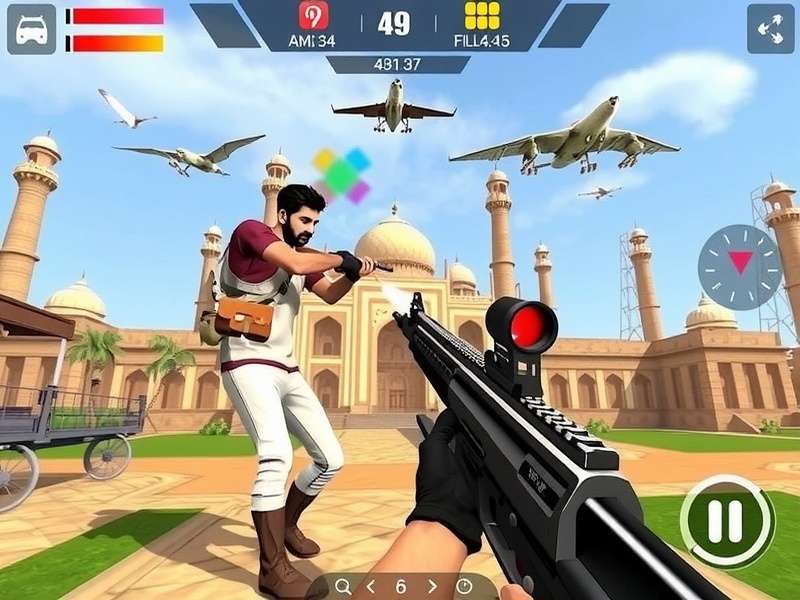Tap the car vehicle icon
This screenshot has width=800, height=600.
(31, 29)
